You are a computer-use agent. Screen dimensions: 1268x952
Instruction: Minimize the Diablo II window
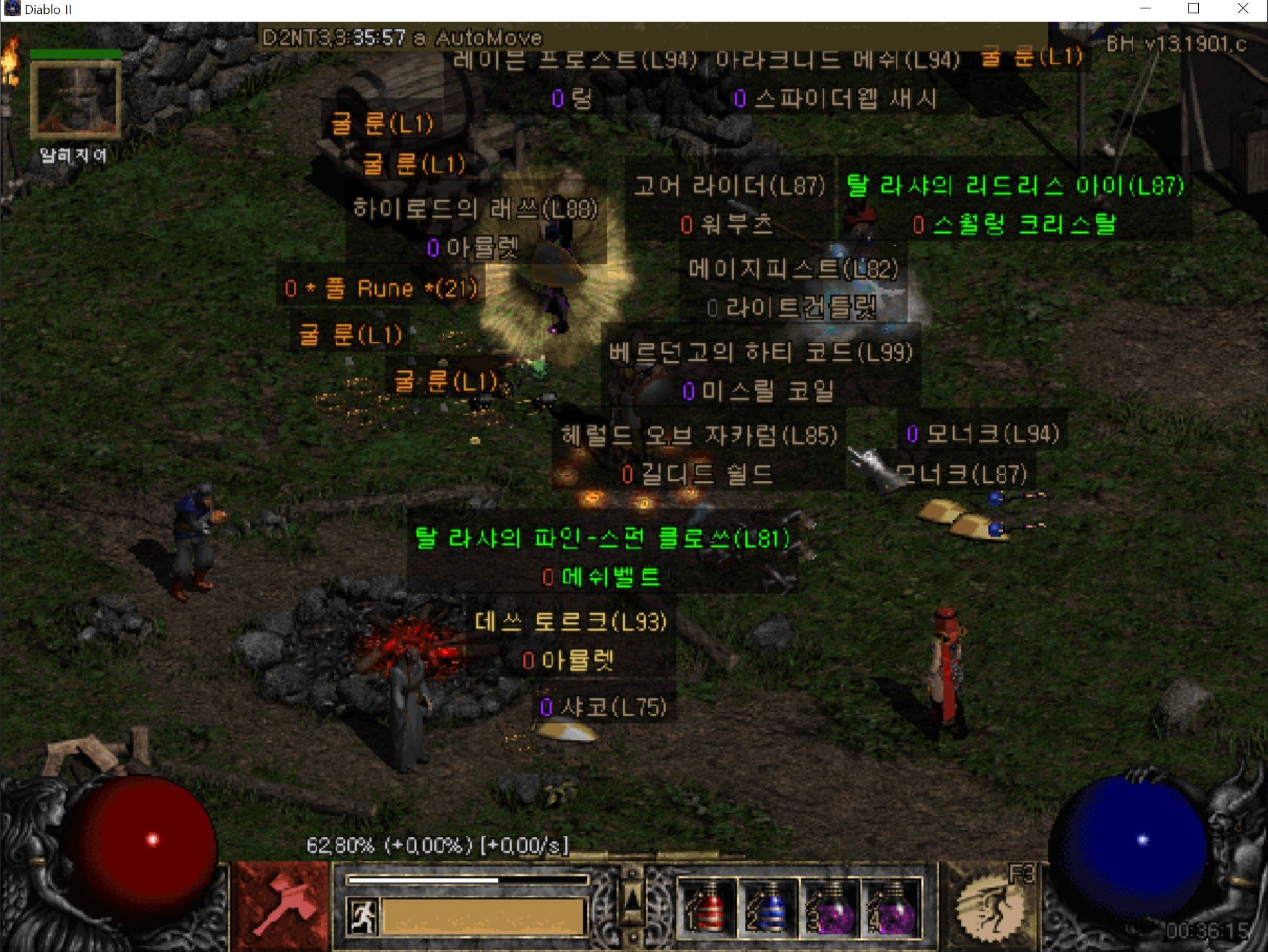tap(1145, 9)
